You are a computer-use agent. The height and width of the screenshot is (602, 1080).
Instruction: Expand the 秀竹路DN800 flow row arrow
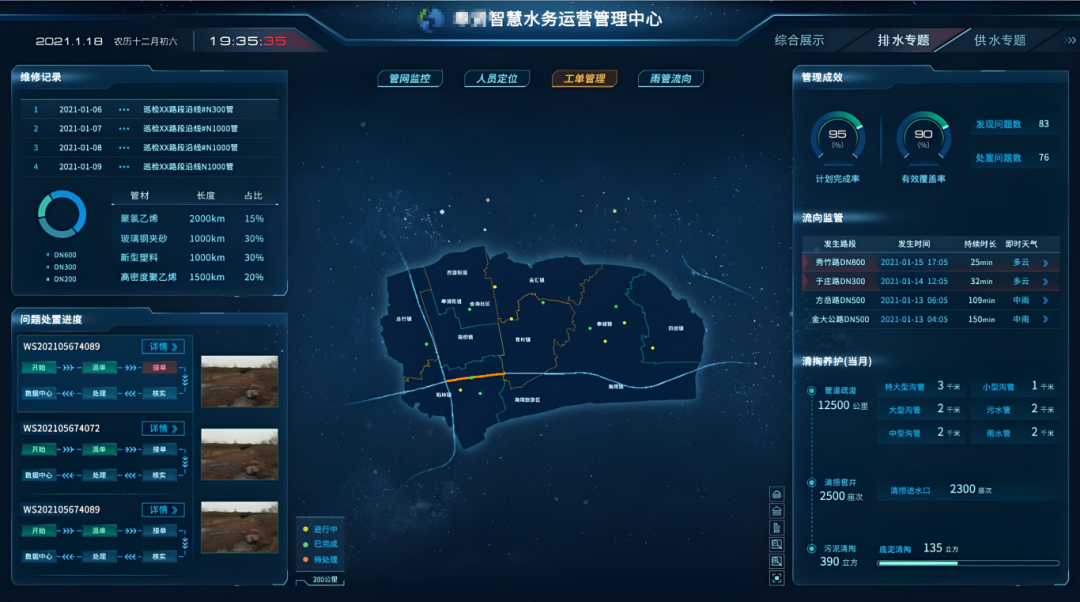point(1046,263)
